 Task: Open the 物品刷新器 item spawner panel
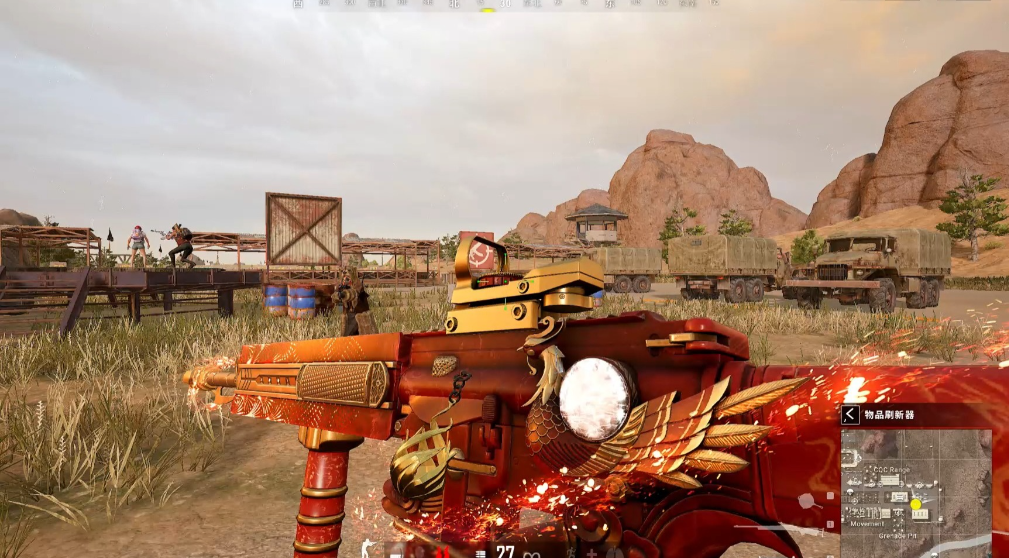tap(890, 414)
